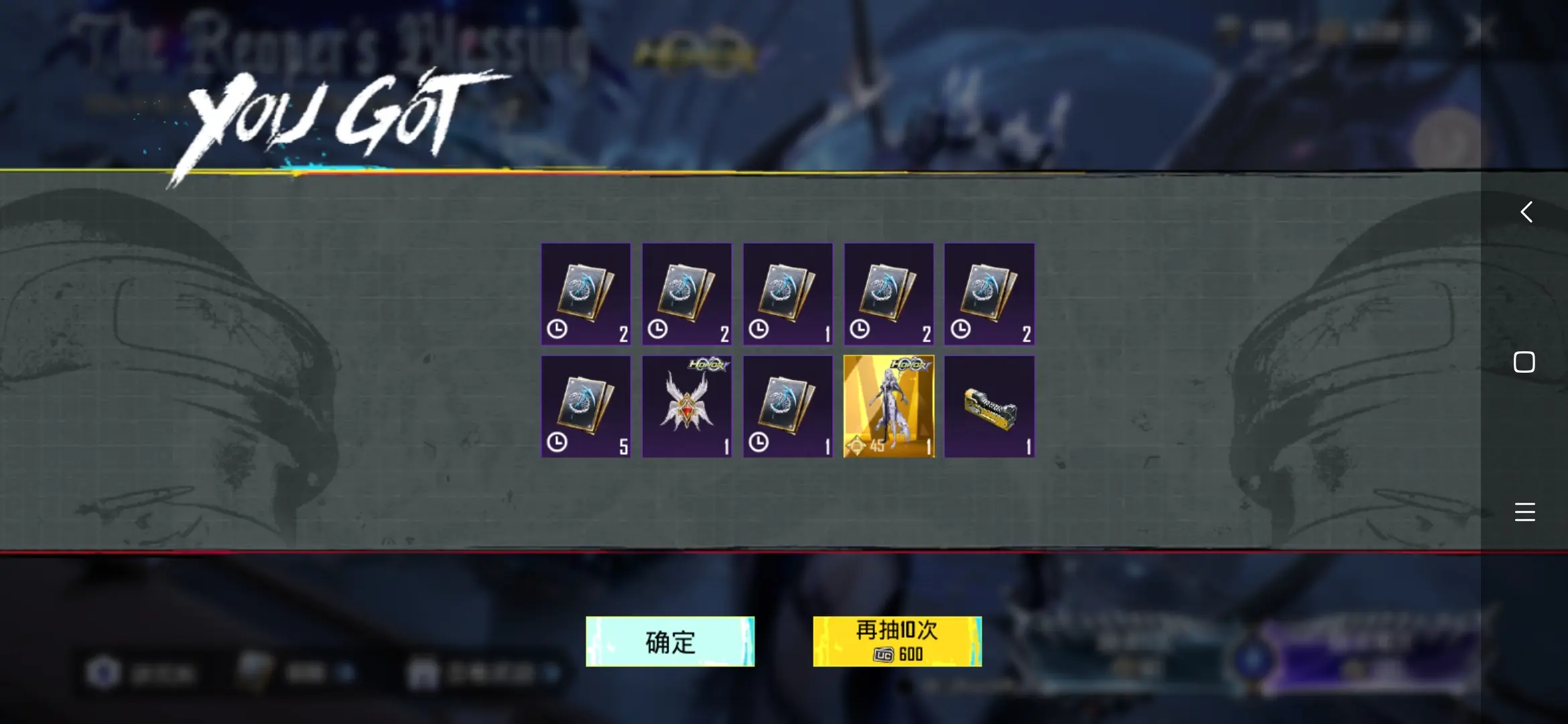Click the second Reaper card in the top row
The height and width of the screenshot is (724, 1568).
[687, 295]
